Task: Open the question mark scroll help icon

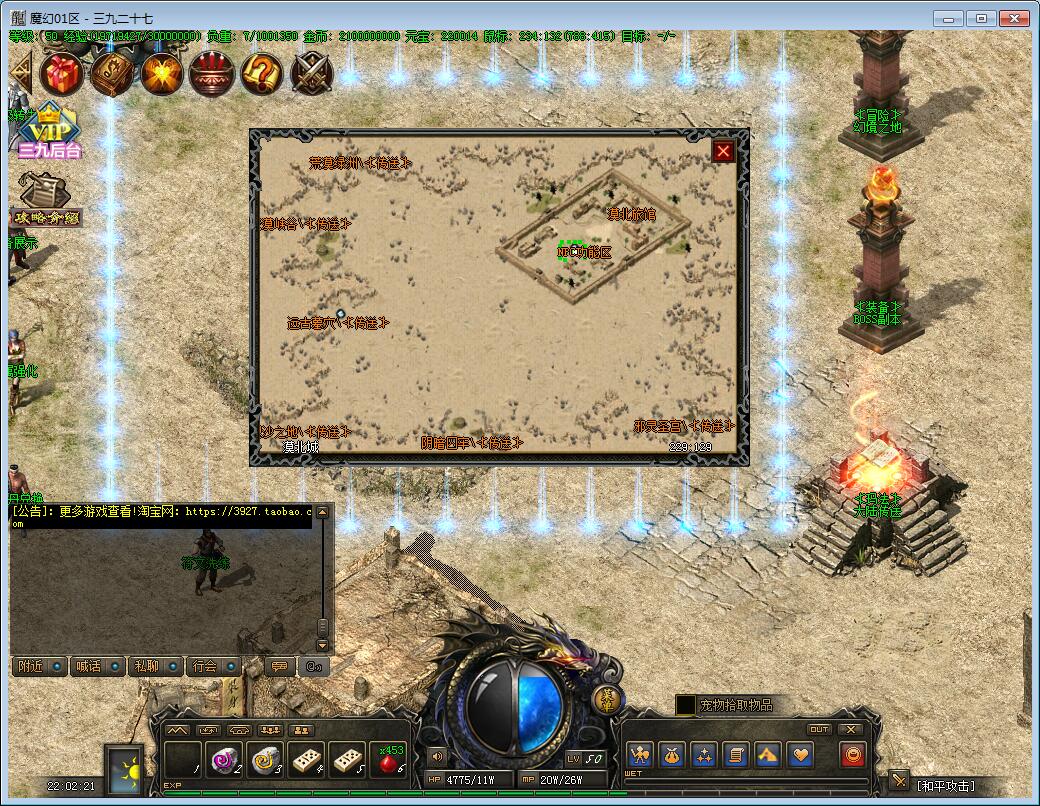Action: pos(261,72)
